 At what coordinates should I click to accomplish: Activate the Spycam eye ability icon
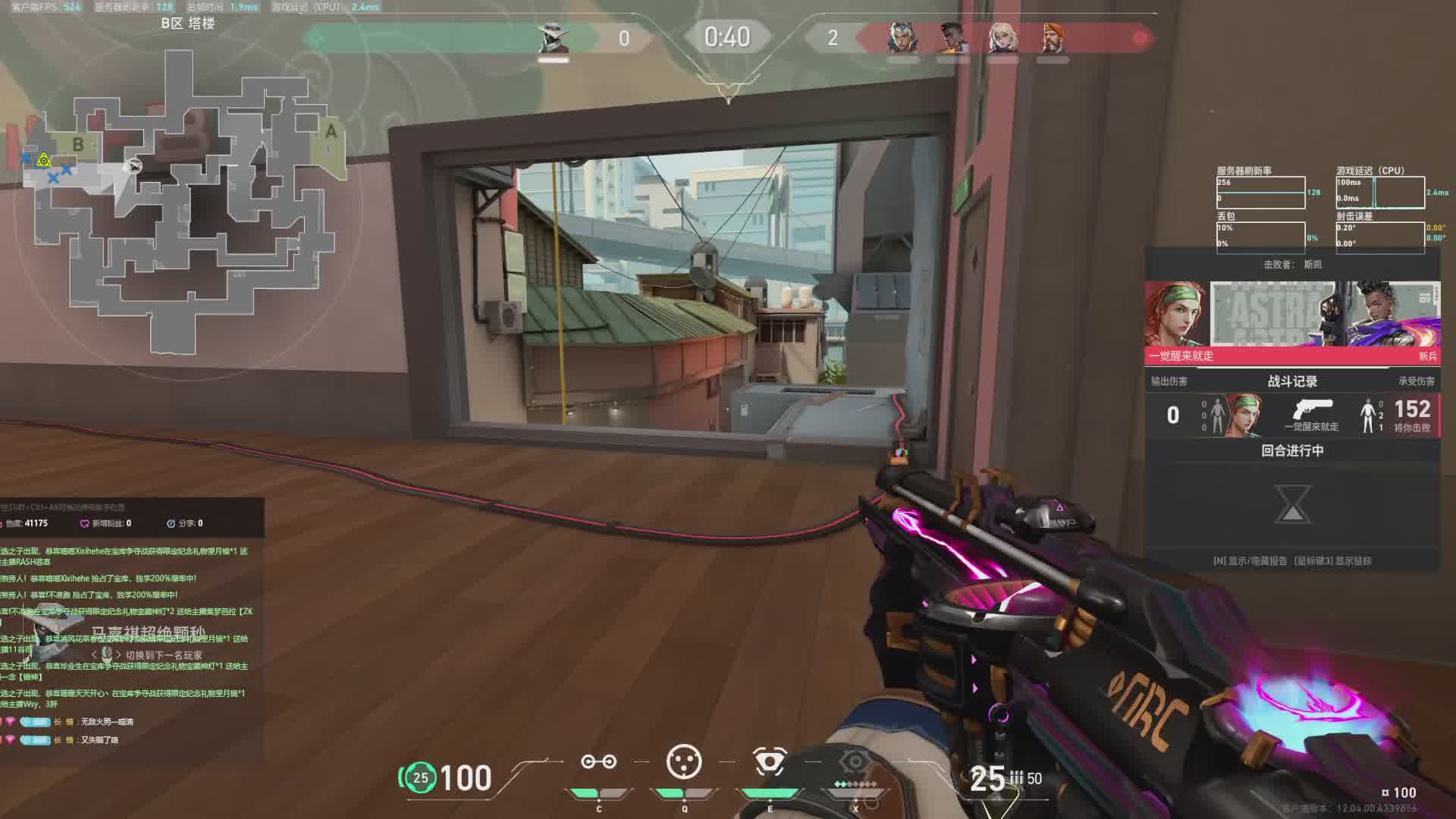point(770,762)
